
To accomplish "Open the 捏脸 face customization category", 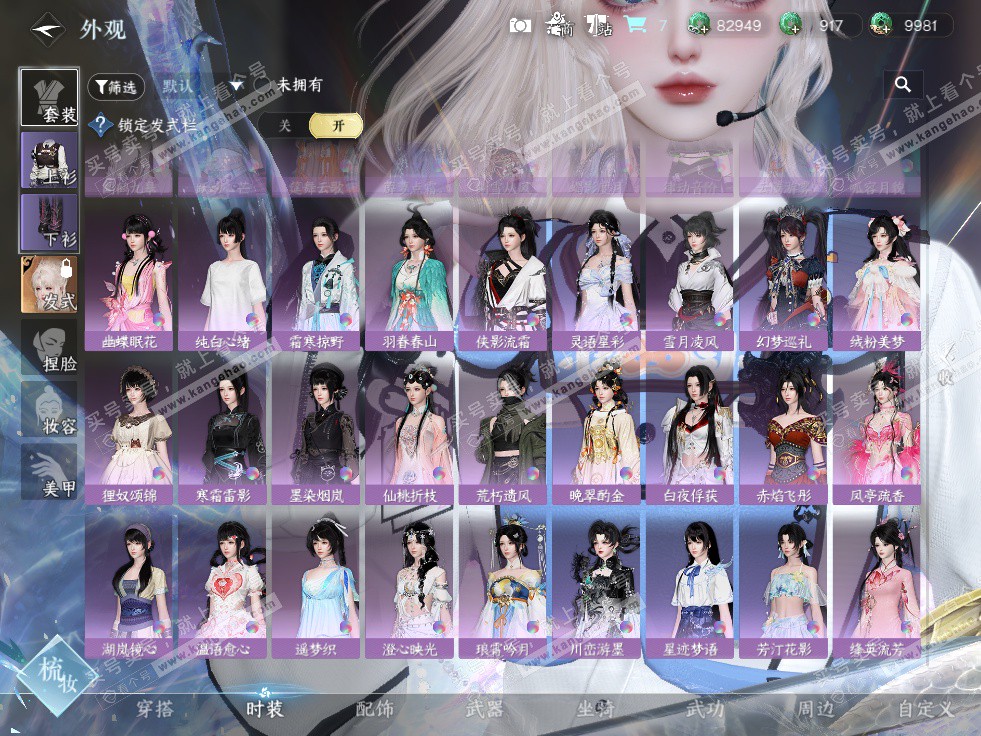I will 49,347.
